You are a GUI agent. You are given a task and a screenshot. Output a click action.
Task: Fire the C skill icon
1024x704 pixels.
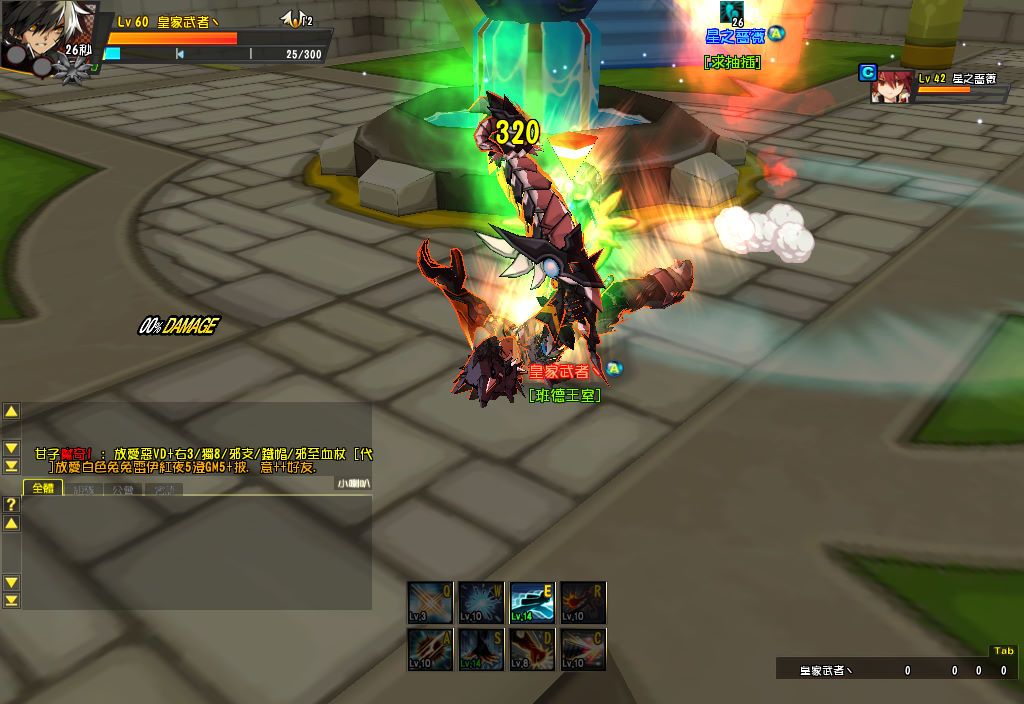582,649
